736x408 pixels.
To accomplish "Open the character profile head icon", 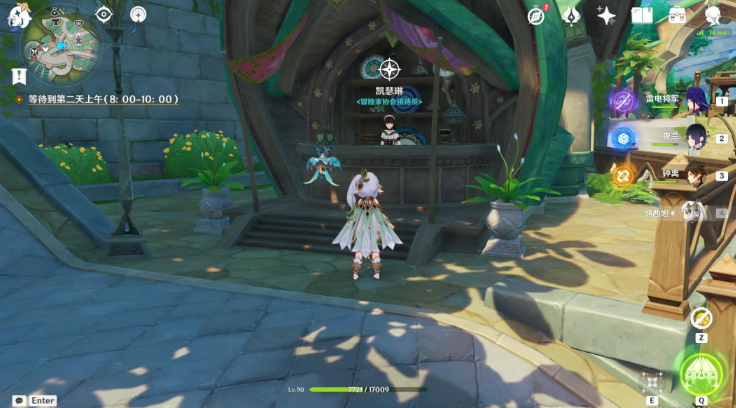I will [x=713, y=15].
